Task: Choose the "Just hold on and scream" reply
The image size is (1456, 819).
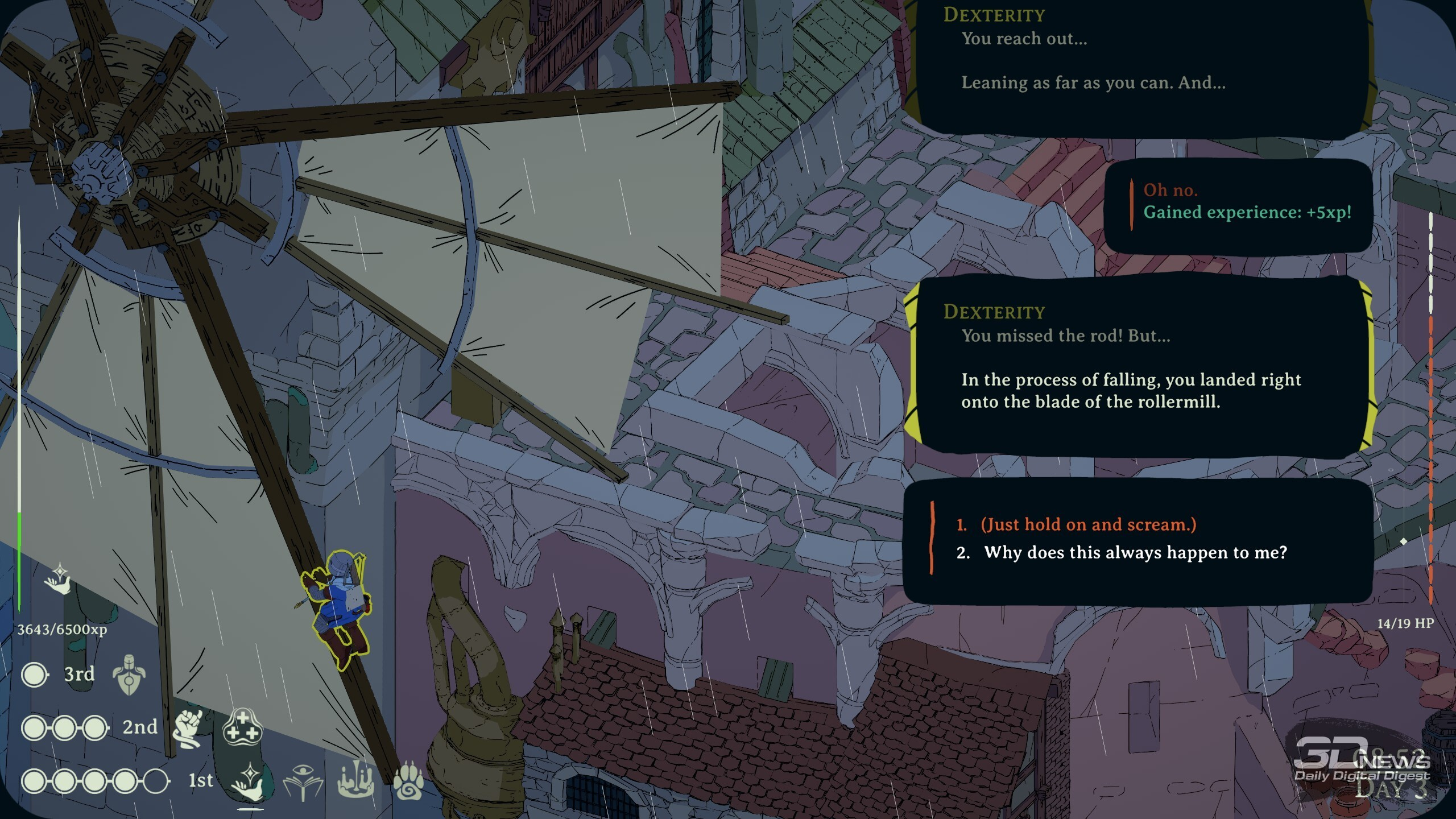Action: 1089,524
